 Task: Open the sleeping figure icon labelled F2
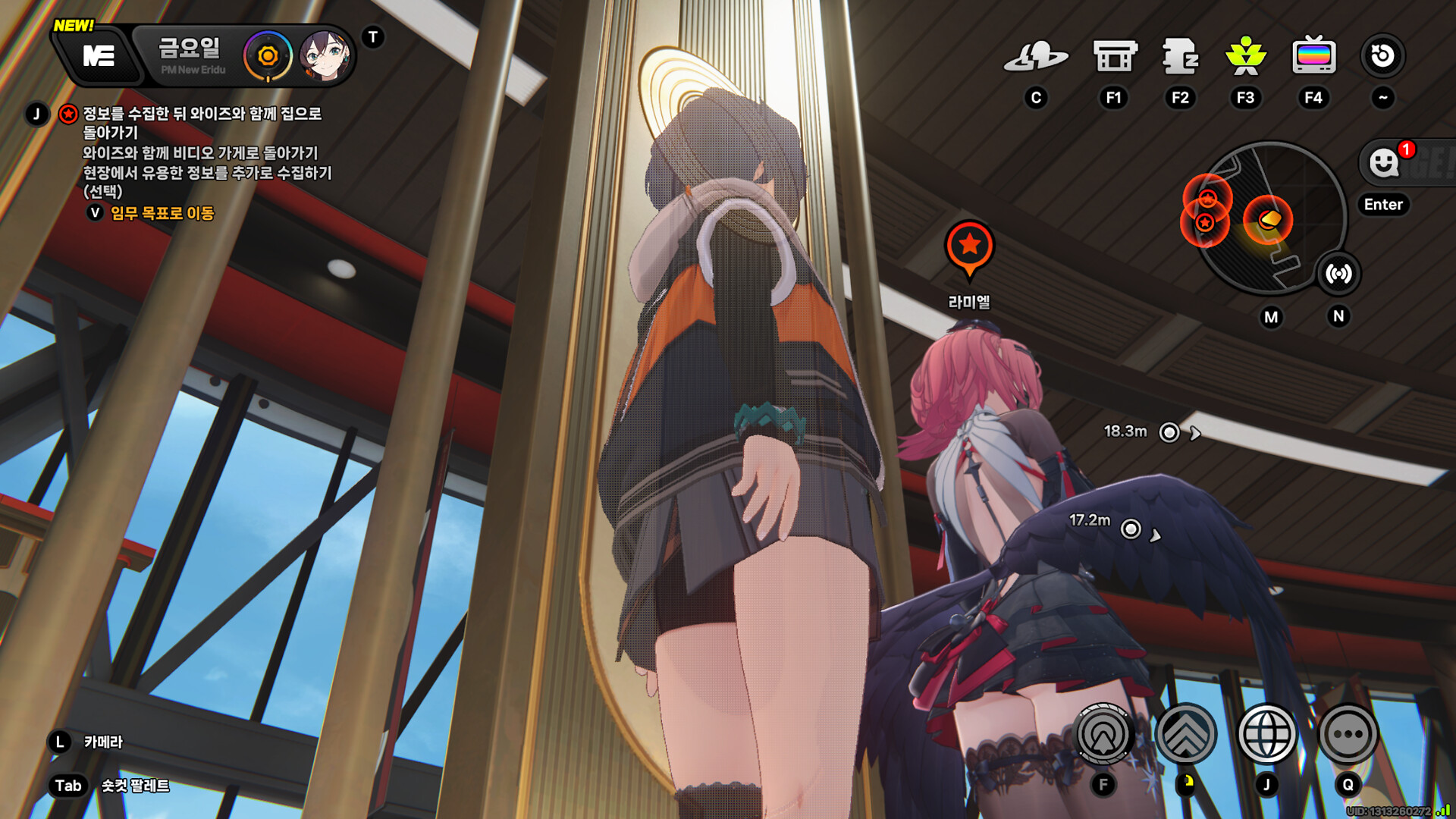(x=1180, y=57)
